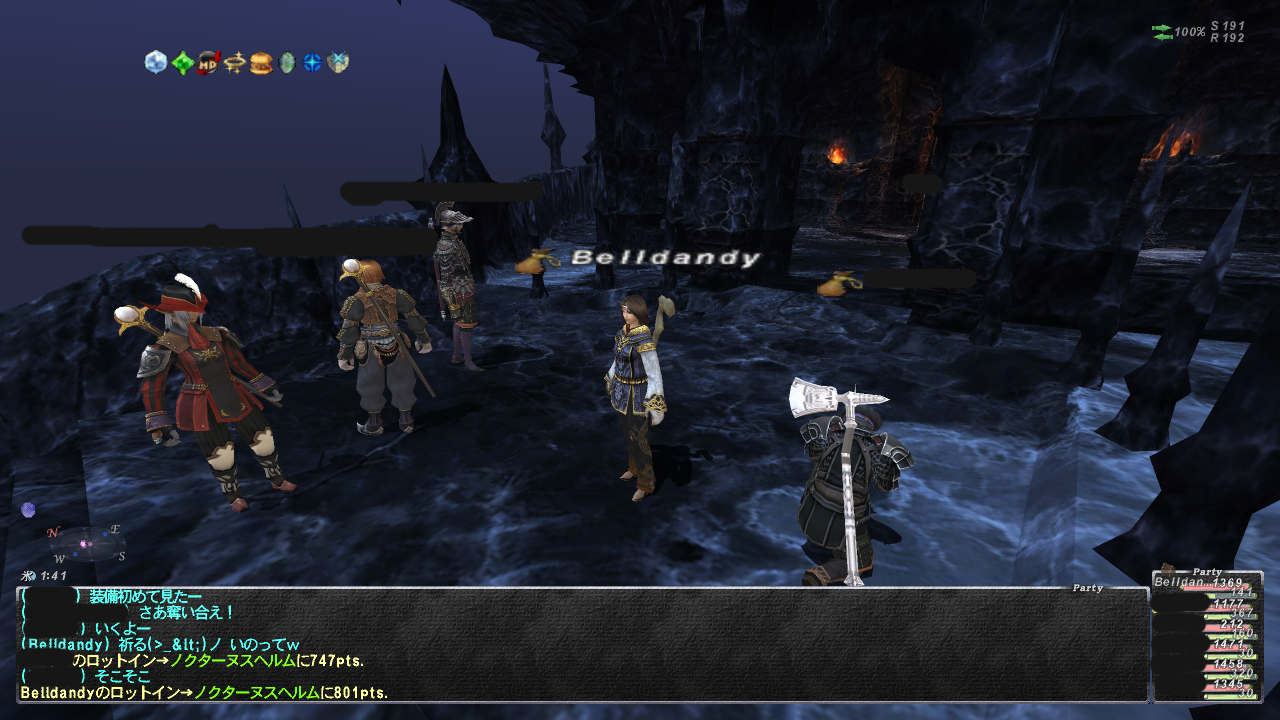The image size is (1280, 720).
Task: Click the burger food effect icon
Action: pyautogui.click(x=261, y=63)
